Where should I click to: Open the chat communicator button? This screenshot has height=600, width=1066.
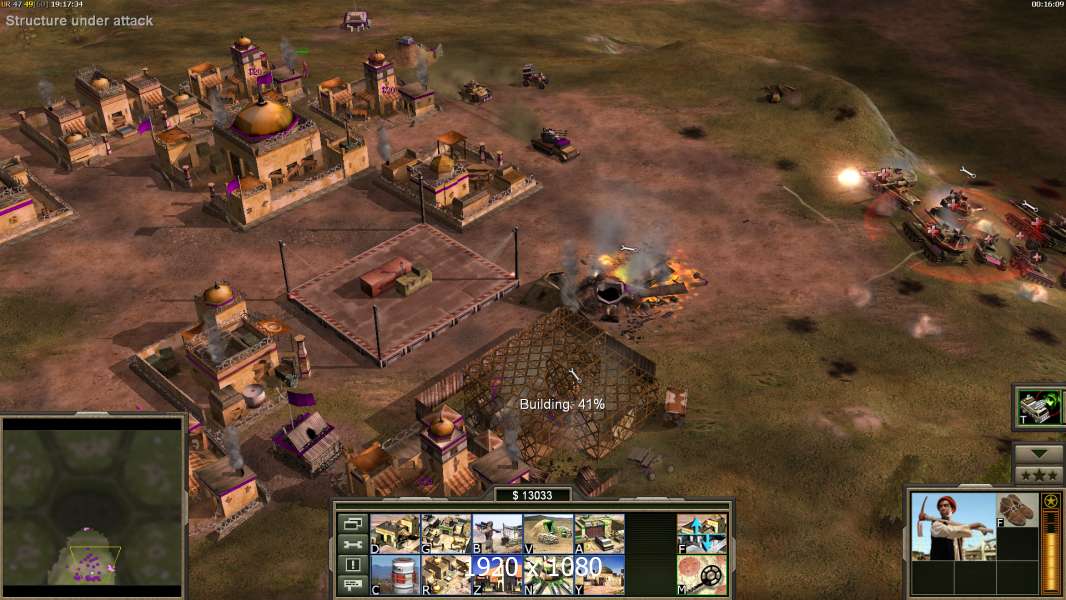pos(352,586)
